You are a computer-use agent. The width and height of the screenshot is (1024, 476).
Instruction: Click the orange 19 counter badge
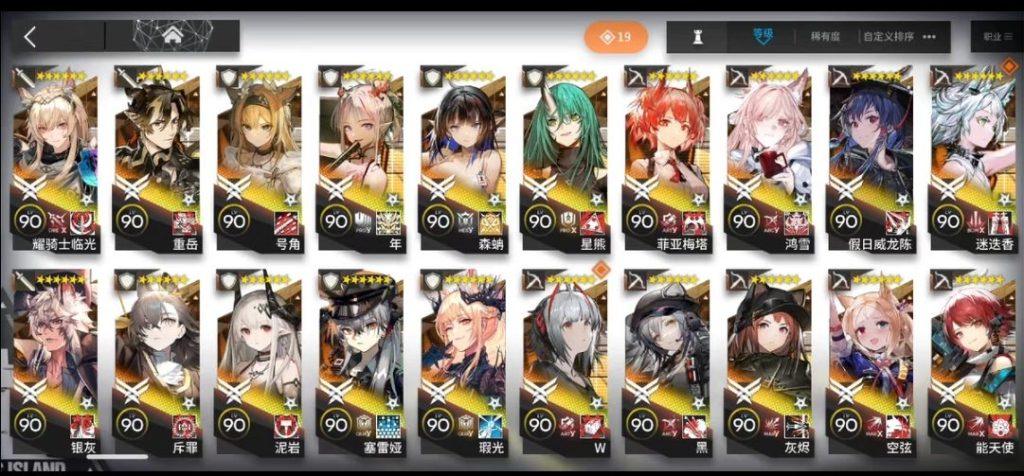(x=616, y=37)
